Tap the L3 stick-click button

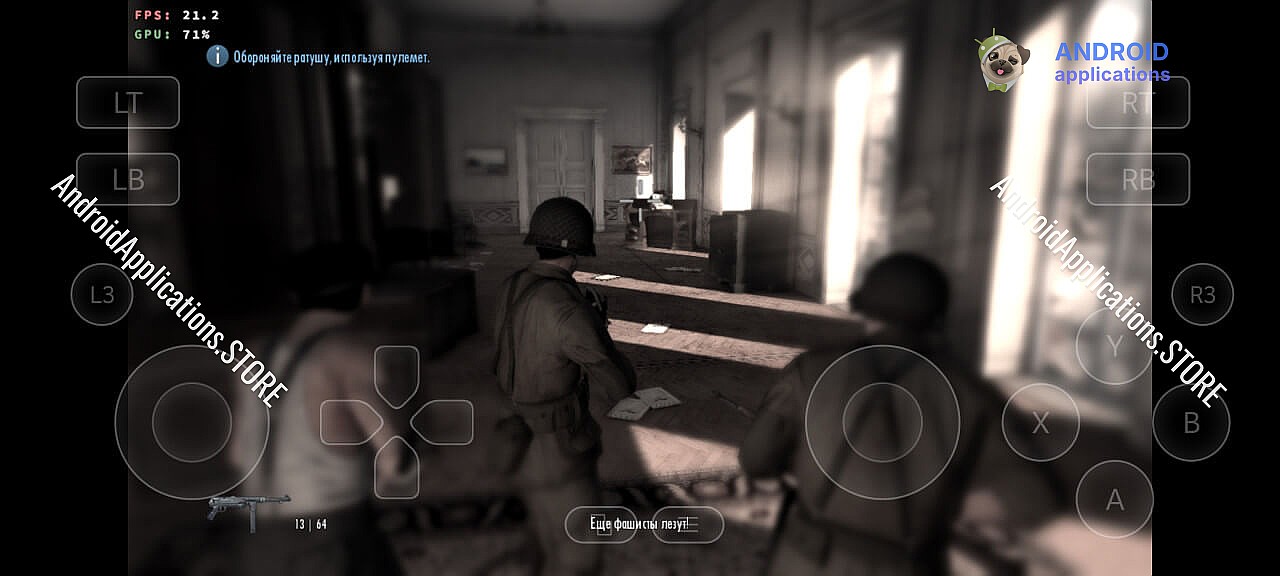[102, 294]
